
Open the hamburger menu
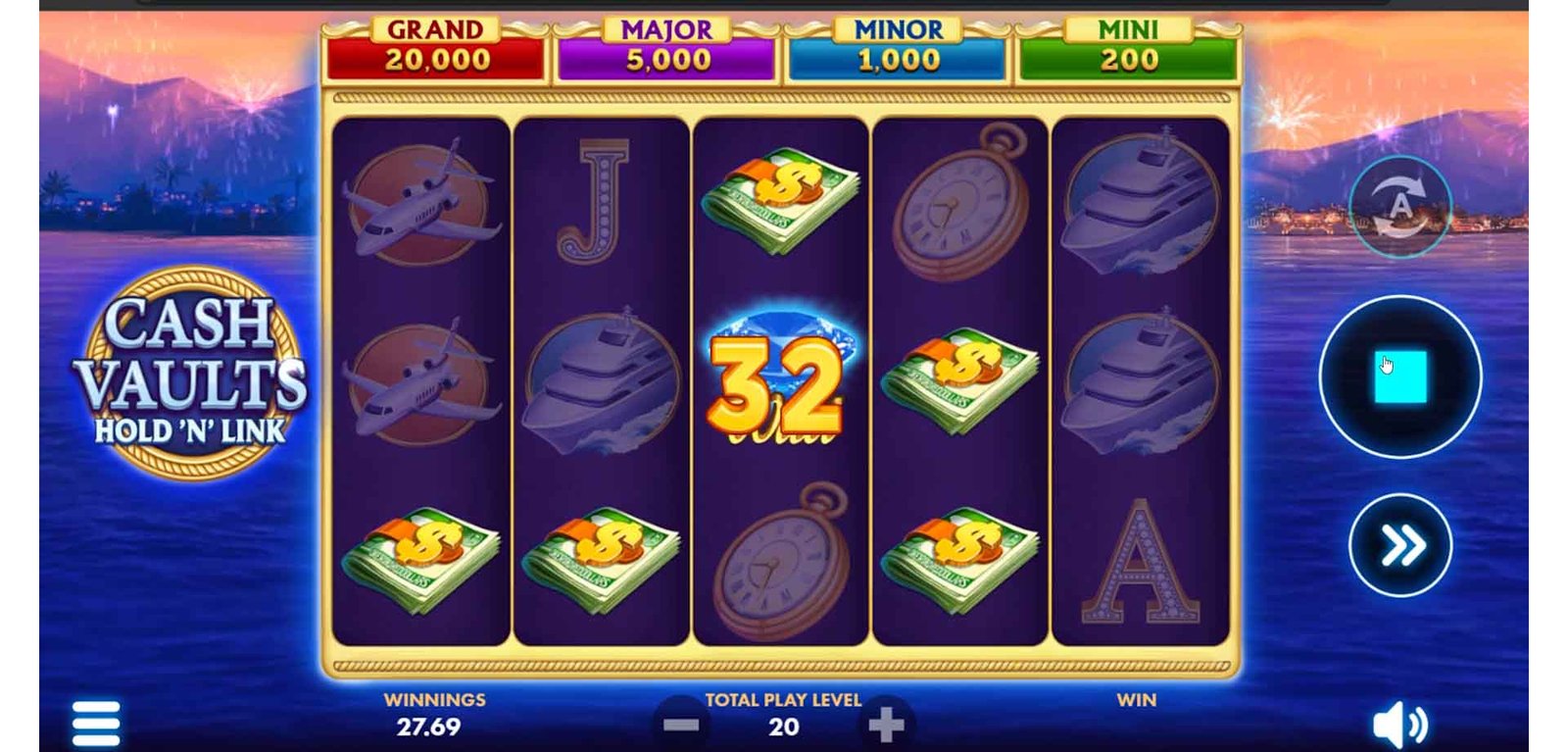click(x=96, y=724)
